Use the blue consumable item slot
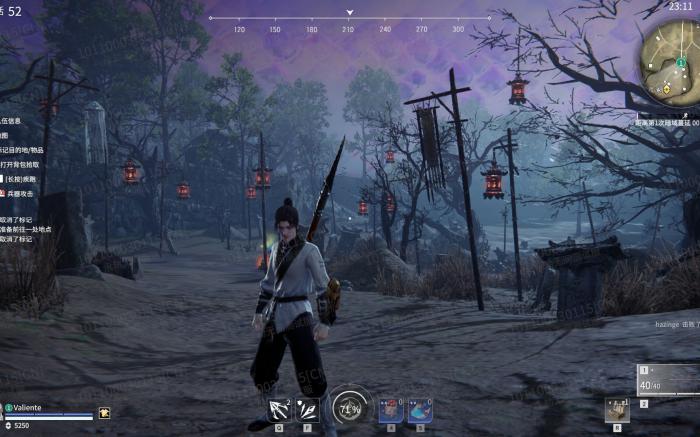Viewport: 700px width, 437px height. coord(418,410)
